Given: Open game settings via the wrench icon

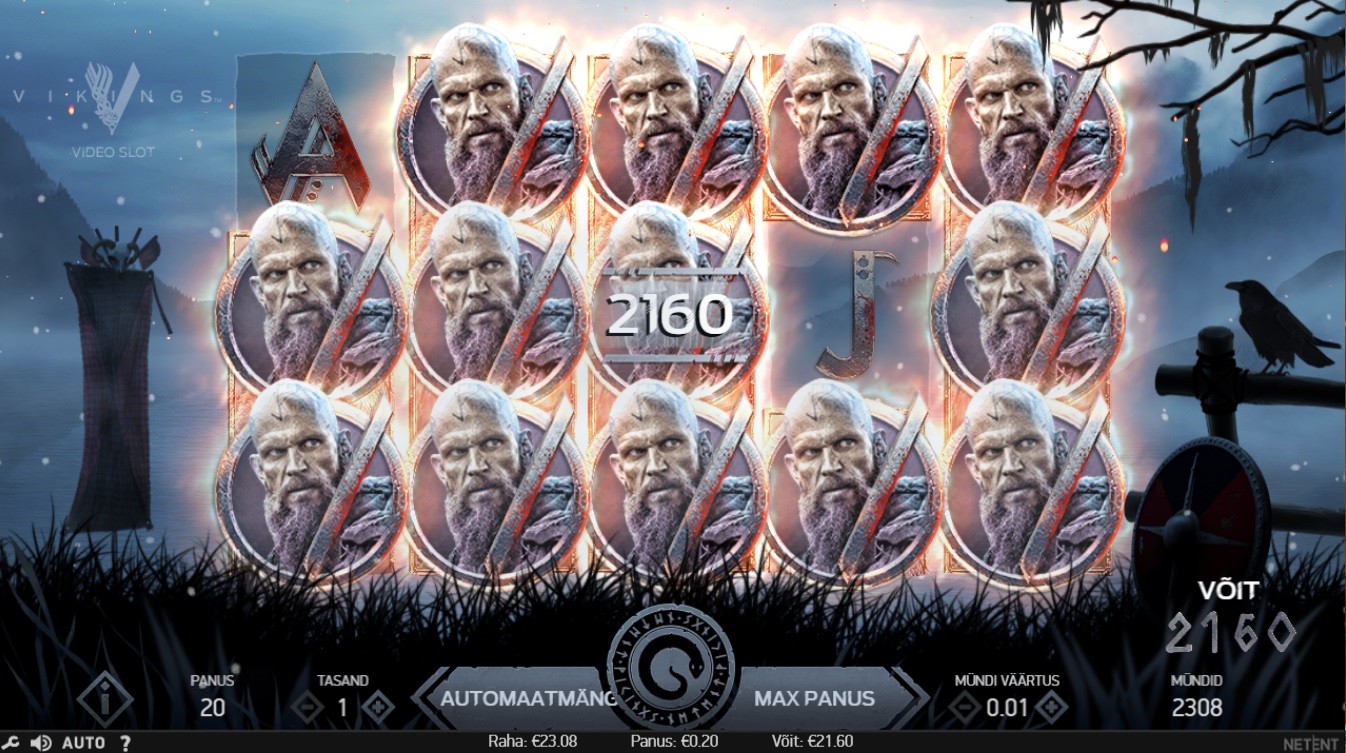Looking at the screenshot, I should (x=11, y=743).
